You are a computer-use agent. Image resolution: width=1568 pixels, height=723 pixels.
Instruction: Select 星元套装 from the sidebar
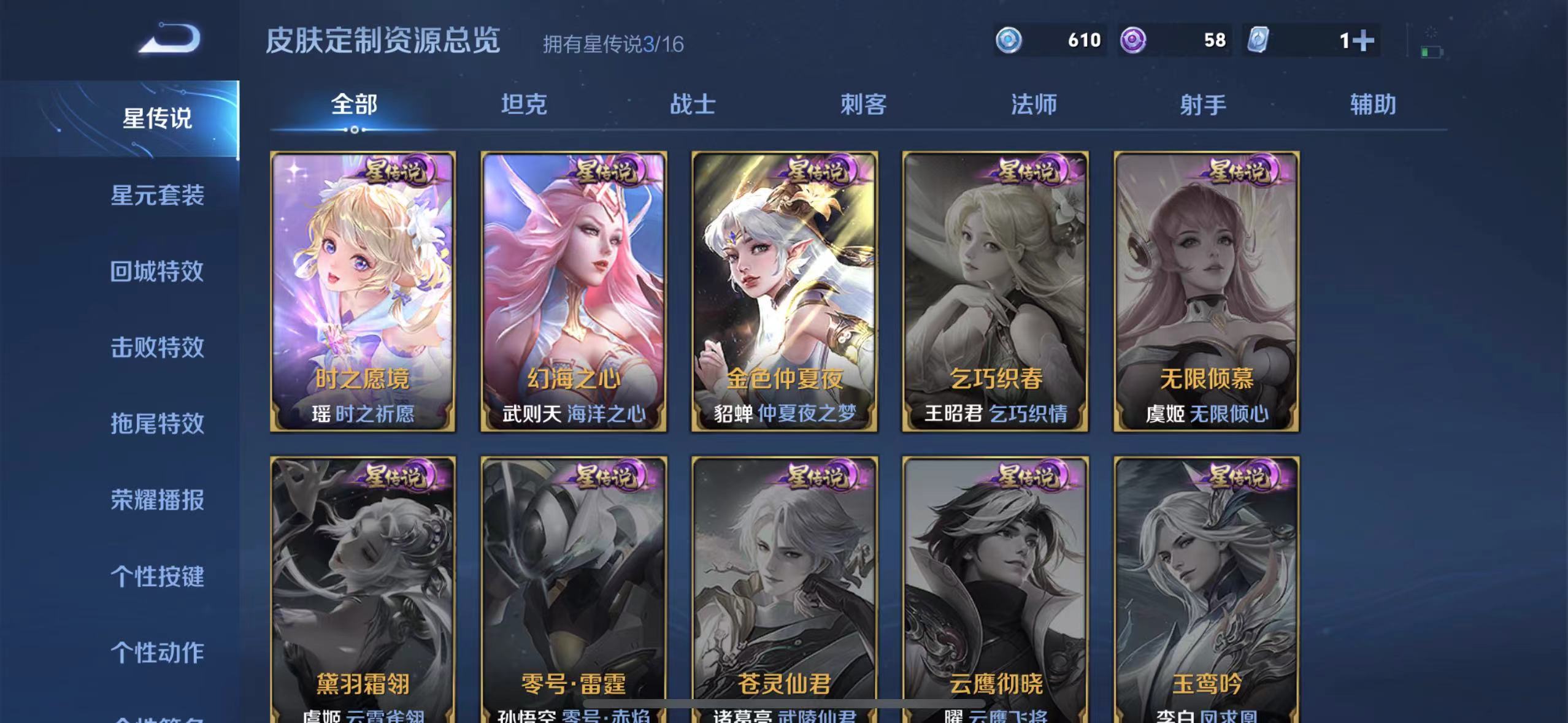click(x=157, y=196)
